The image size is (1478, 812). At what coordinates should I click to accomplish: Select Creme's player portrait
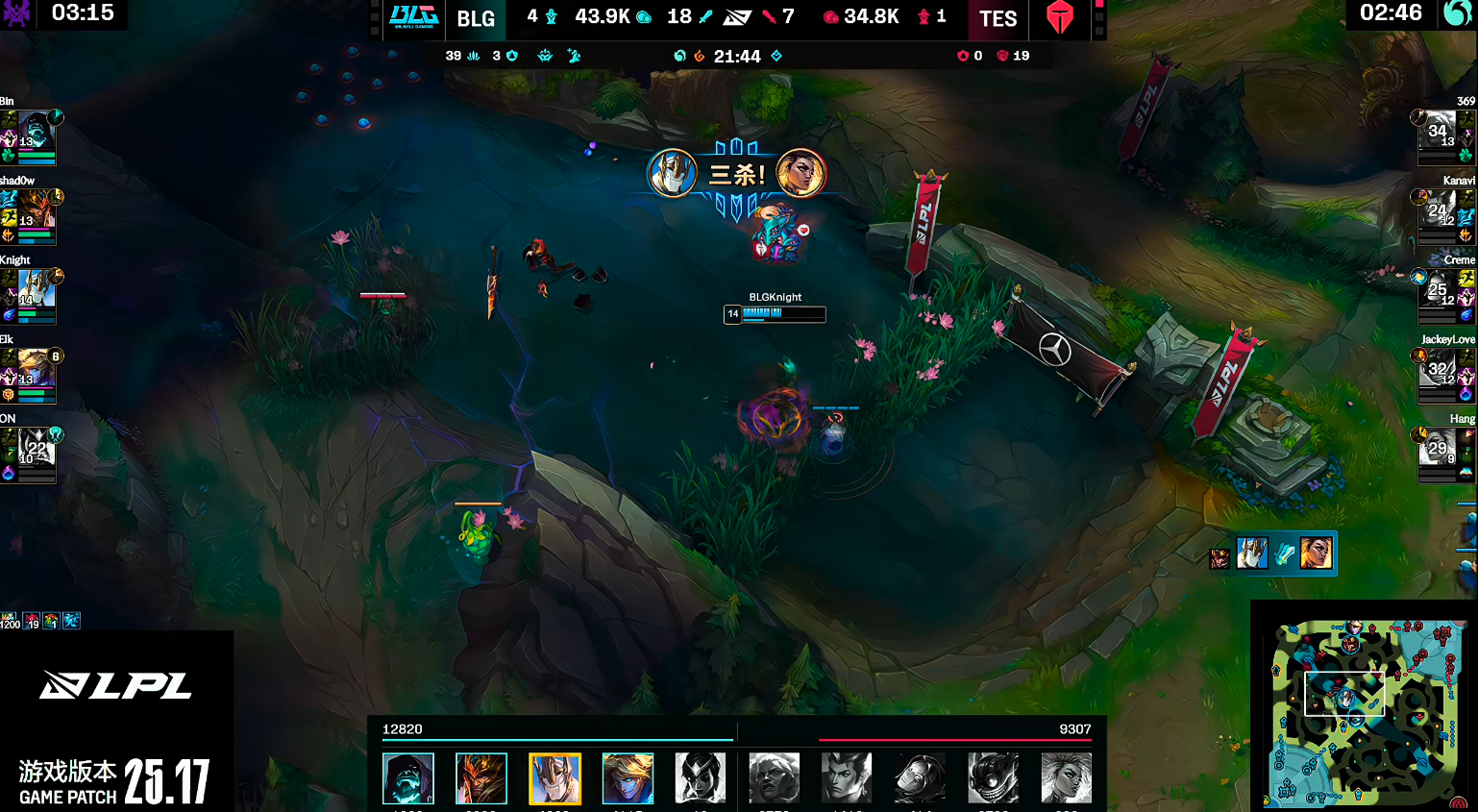[x=1438, y=290]
